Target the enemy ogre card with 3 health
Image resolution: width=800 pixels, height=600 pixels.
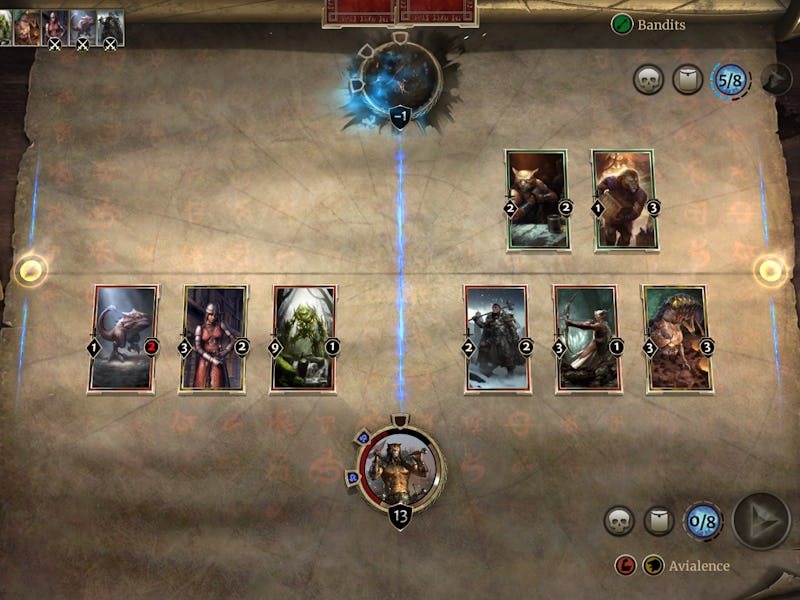[x=624, y=199]
